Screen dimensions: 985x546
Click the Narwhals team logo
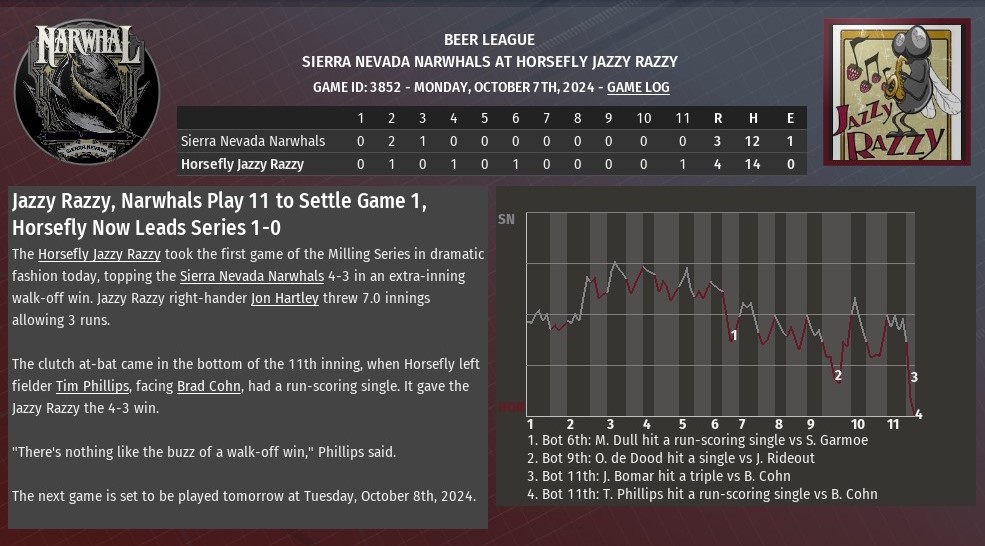[87, 93]
